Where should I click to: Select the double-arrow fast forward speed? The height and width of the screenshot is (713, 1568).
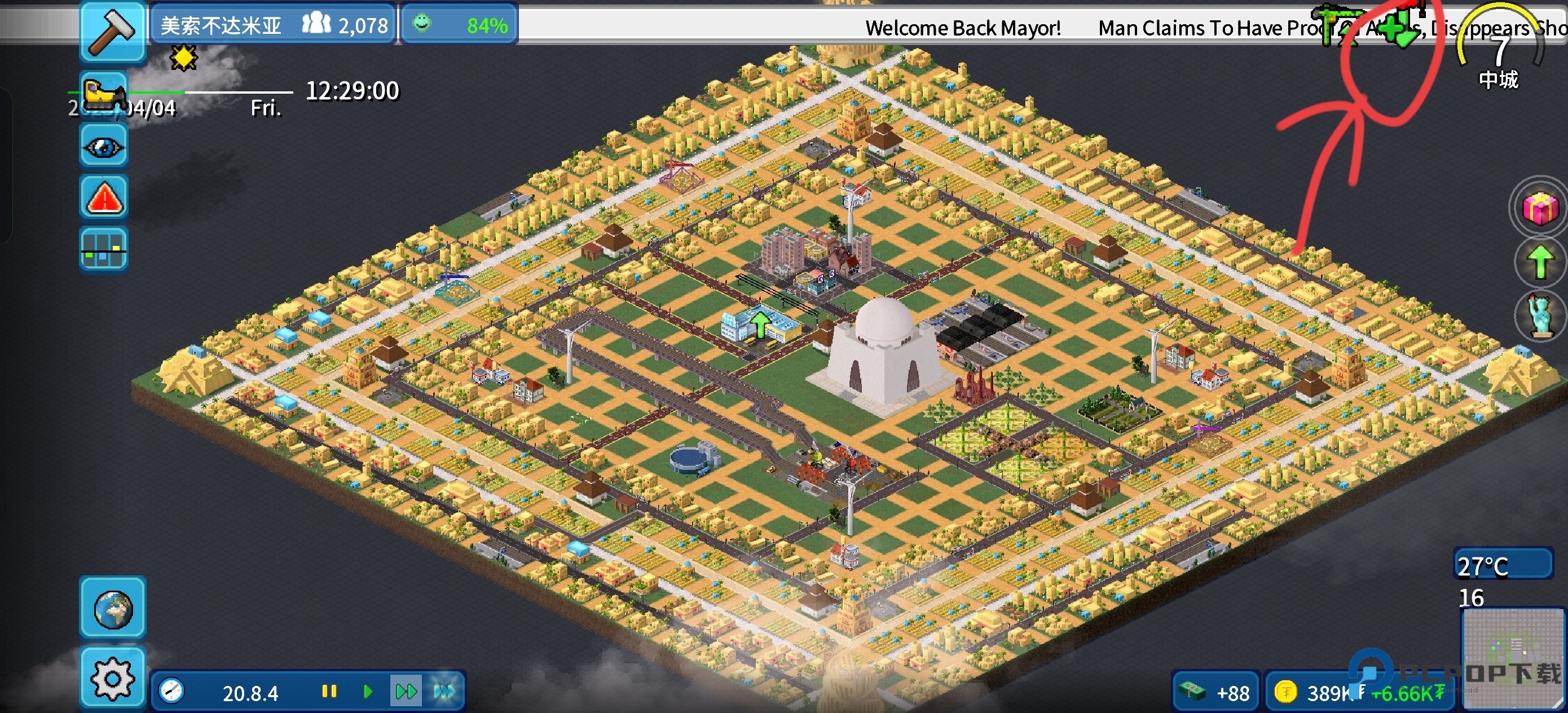(406, 691)
